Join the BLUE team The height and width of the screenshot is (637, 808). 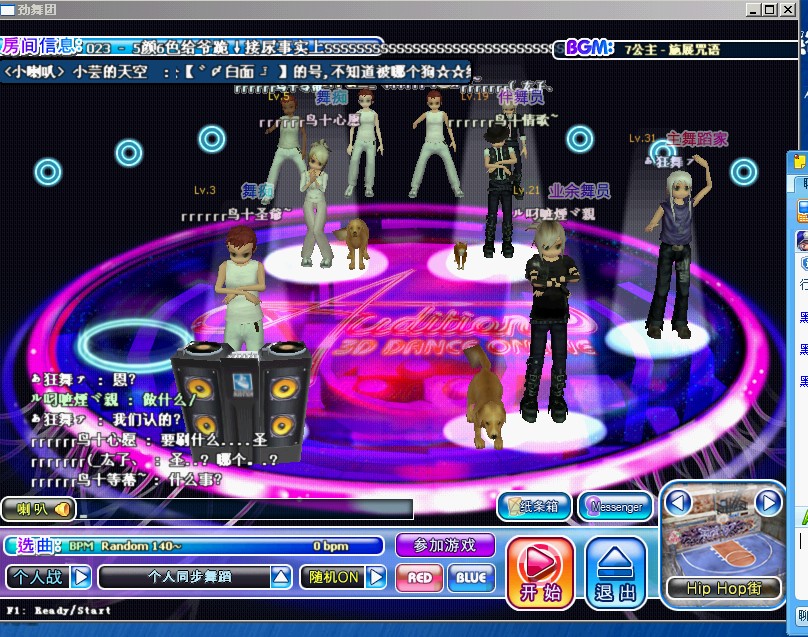[x=471, y=577]
